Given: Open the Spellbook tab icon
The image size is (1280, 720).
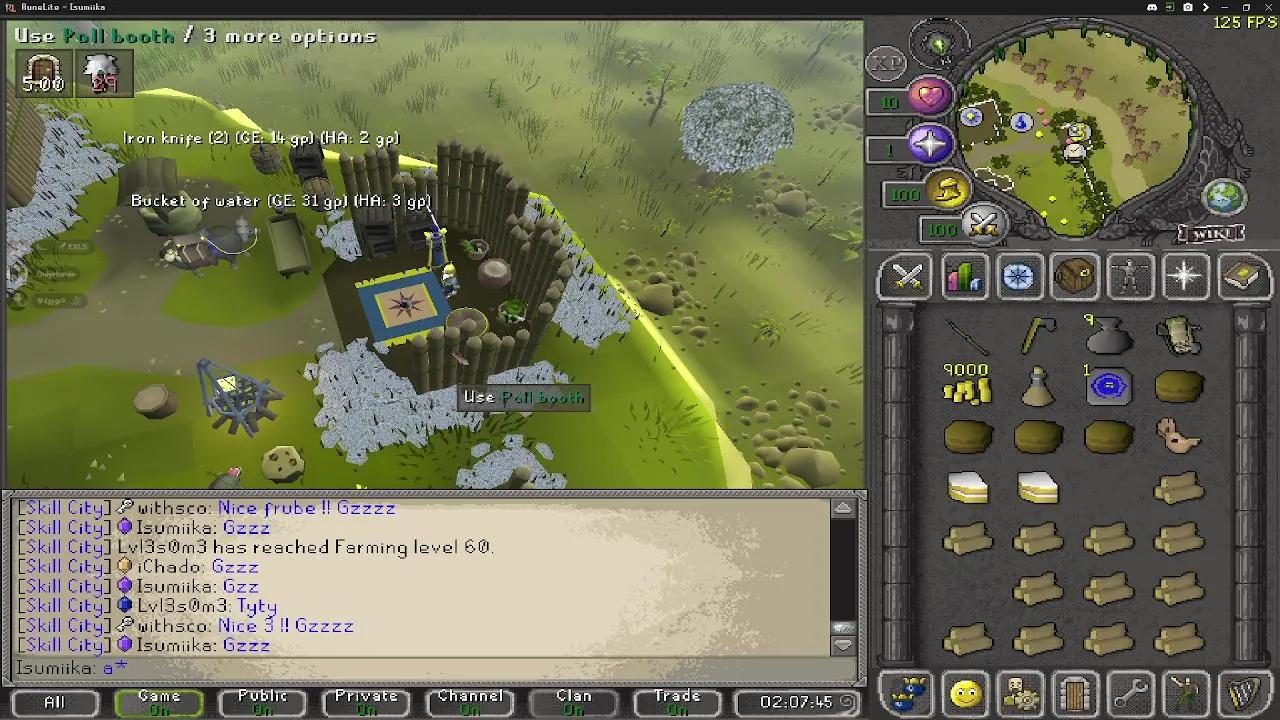Looking at the screenshot, I should pyautogui.click(x=1240, y=277).
